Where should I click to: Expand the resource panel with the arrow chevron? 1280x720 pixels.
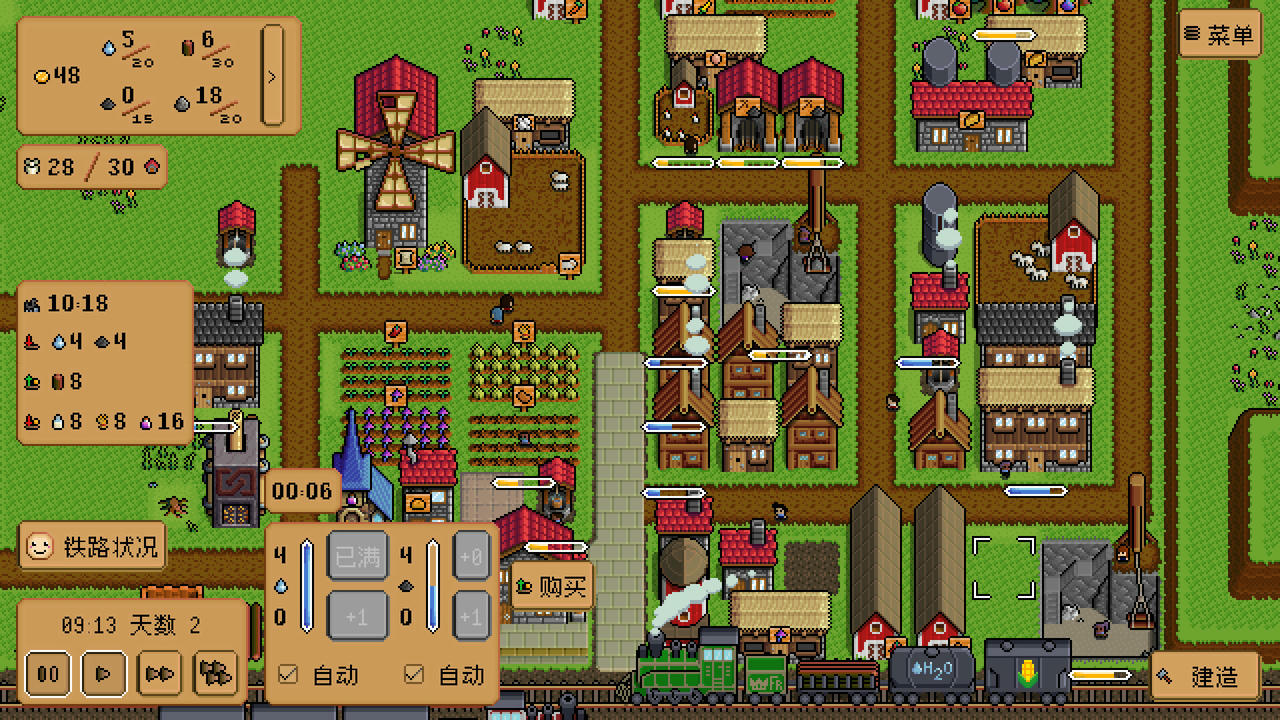pos(270,74)
